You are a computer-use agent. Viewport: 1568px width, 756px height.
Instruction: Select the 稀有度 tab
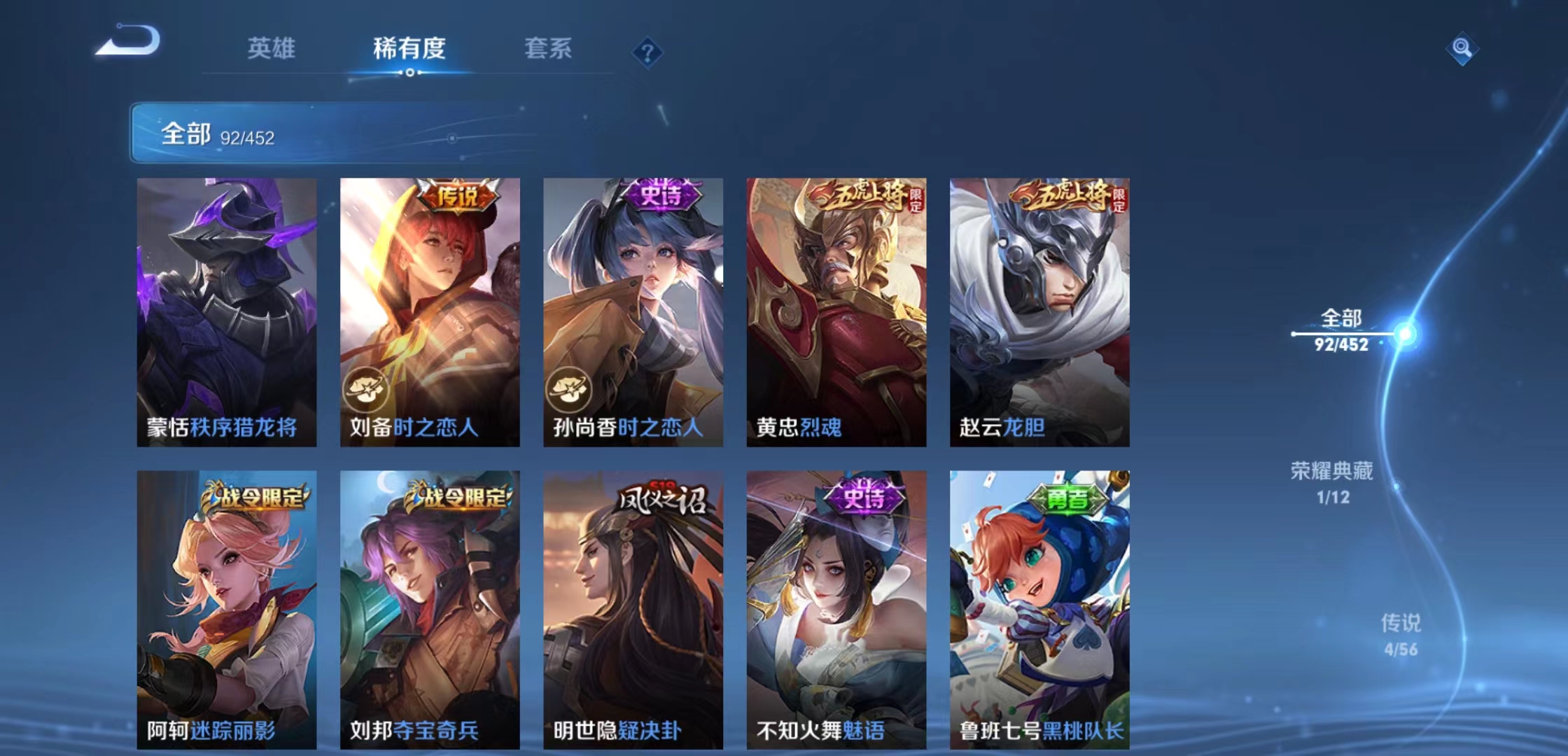point(409,49)
